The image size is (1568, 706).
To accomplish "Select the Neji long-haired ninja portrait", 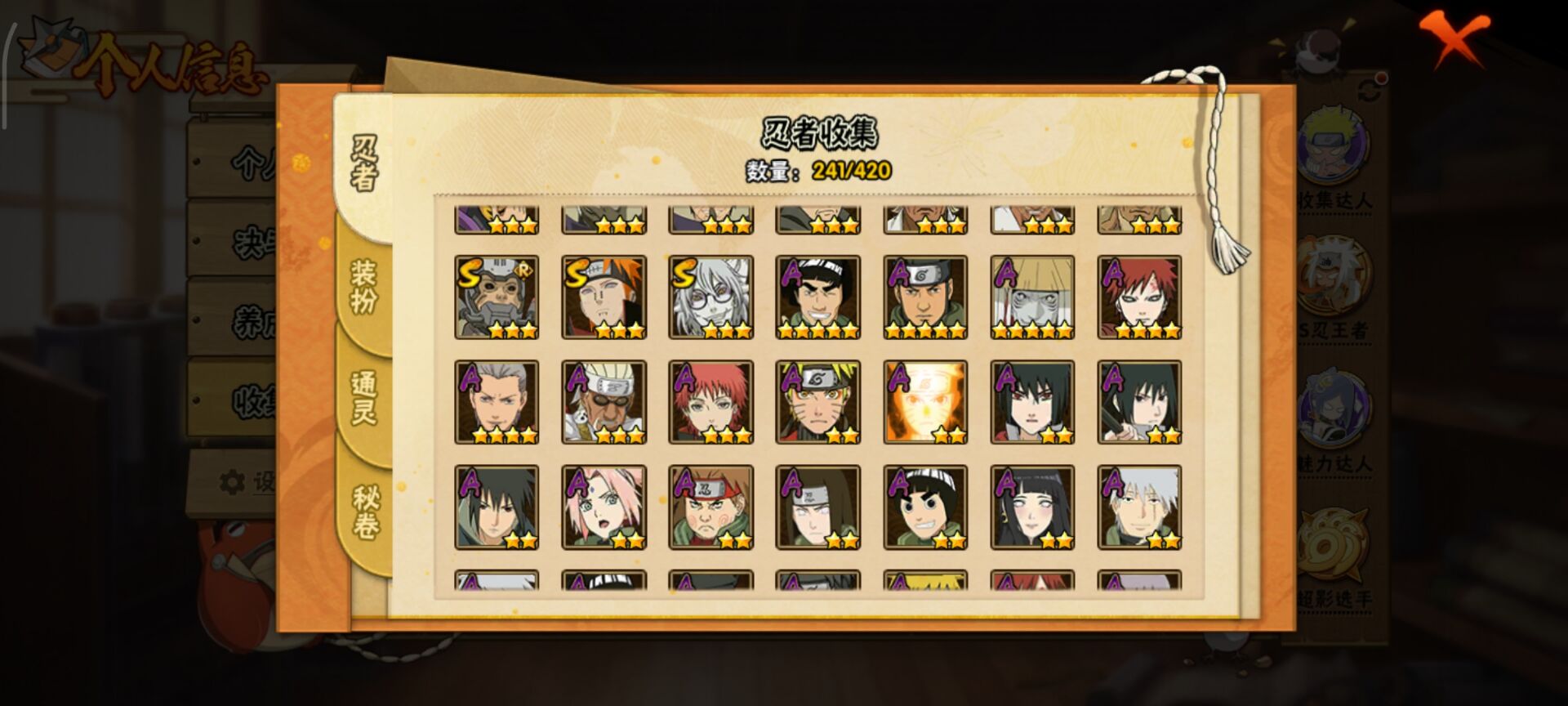I will coord(817,507).
